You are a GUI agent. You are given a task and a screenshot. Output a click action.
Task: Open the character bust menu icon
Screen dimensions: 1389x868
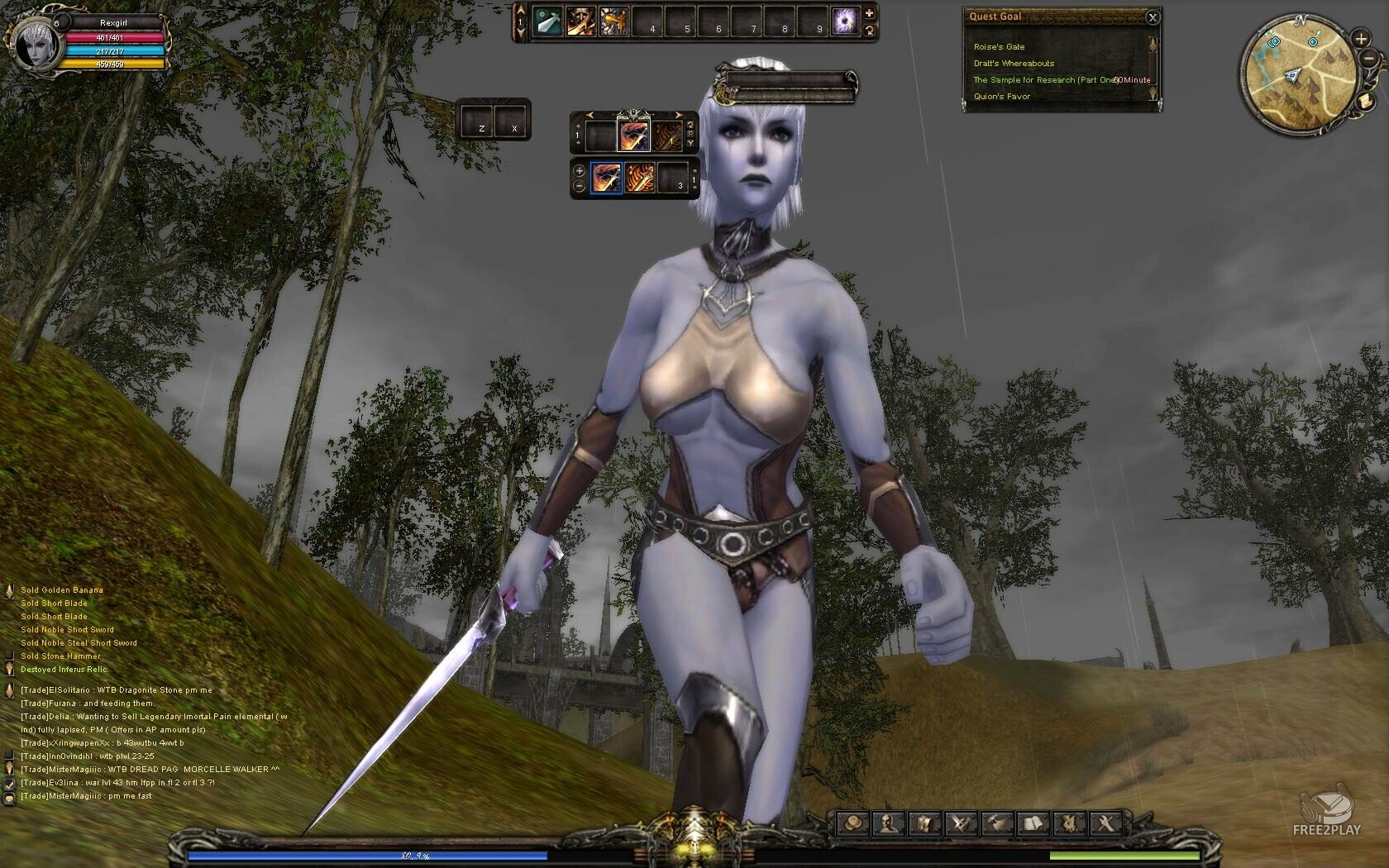click(889, 823)
